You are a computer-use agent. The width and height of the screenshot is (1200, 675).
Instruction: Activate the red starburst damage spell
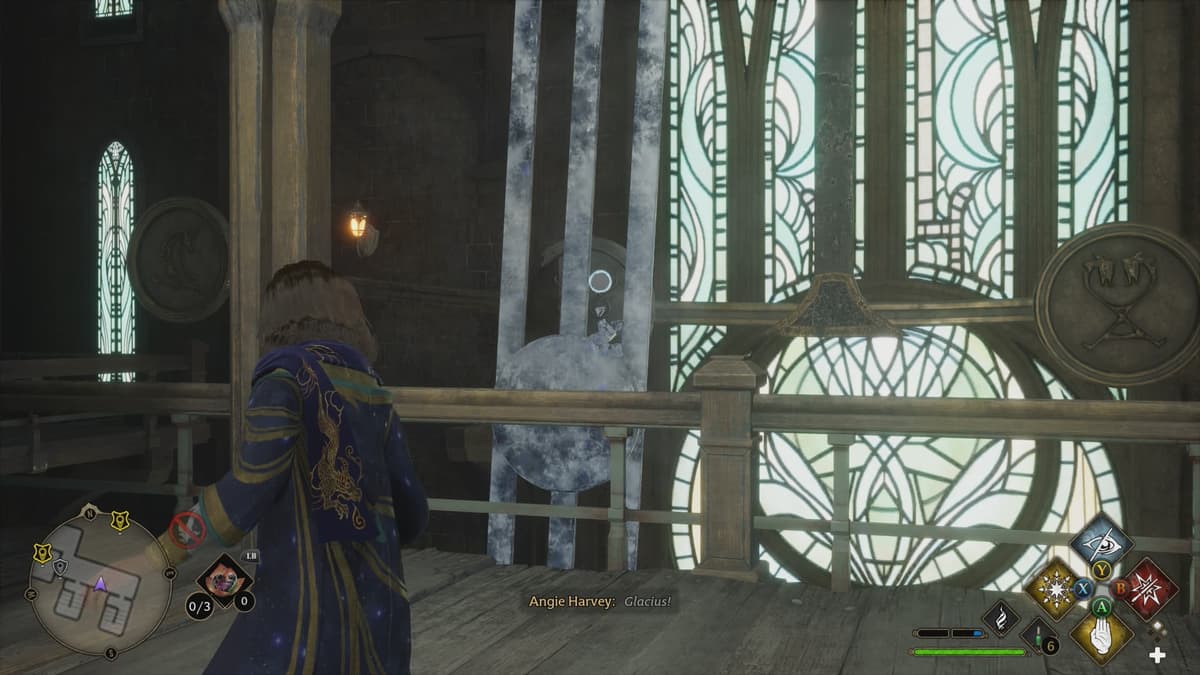1152,590
